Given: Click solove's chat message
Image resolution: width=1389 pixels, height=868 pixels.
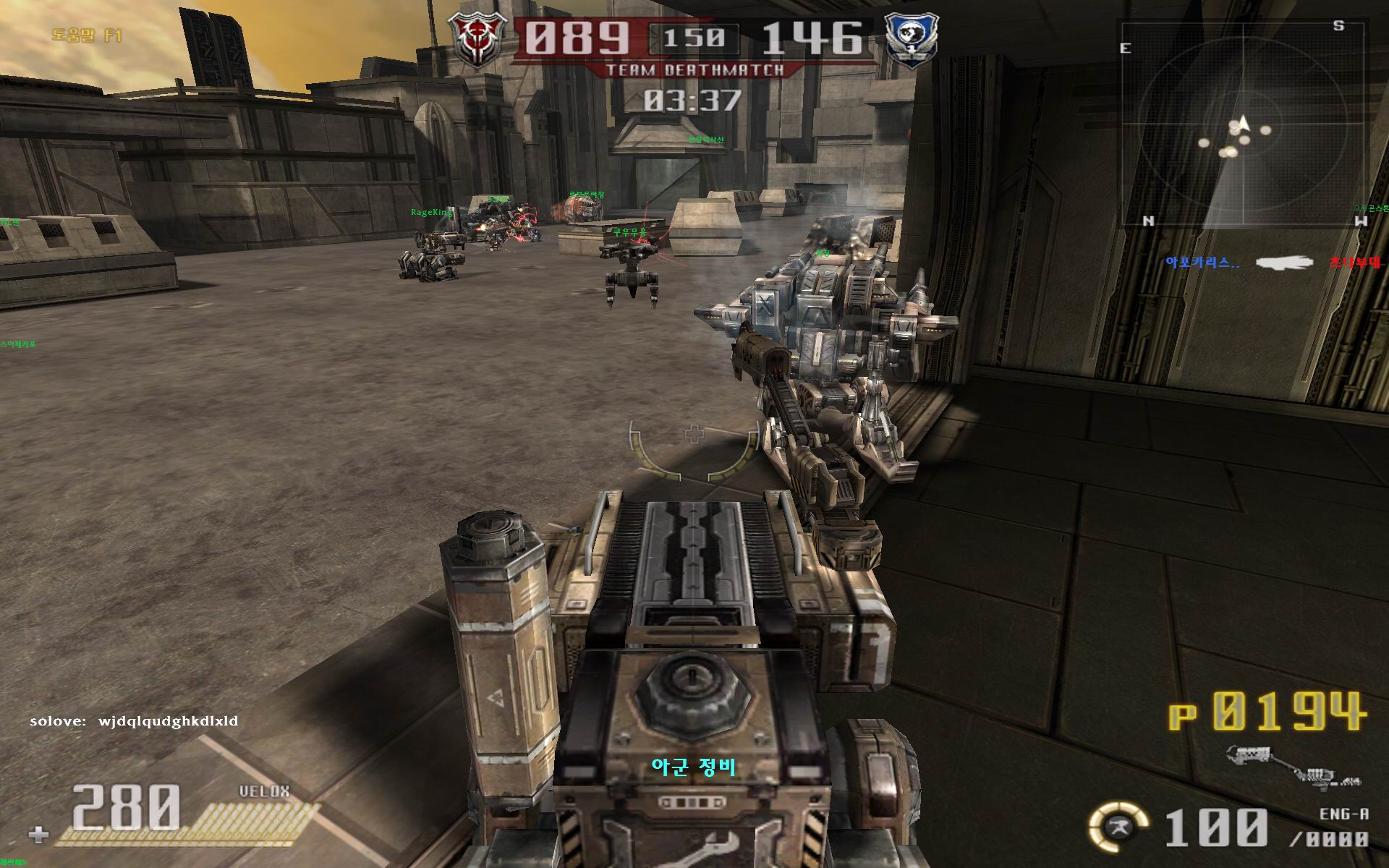Looking at the screenshot, I should (135, 721).
